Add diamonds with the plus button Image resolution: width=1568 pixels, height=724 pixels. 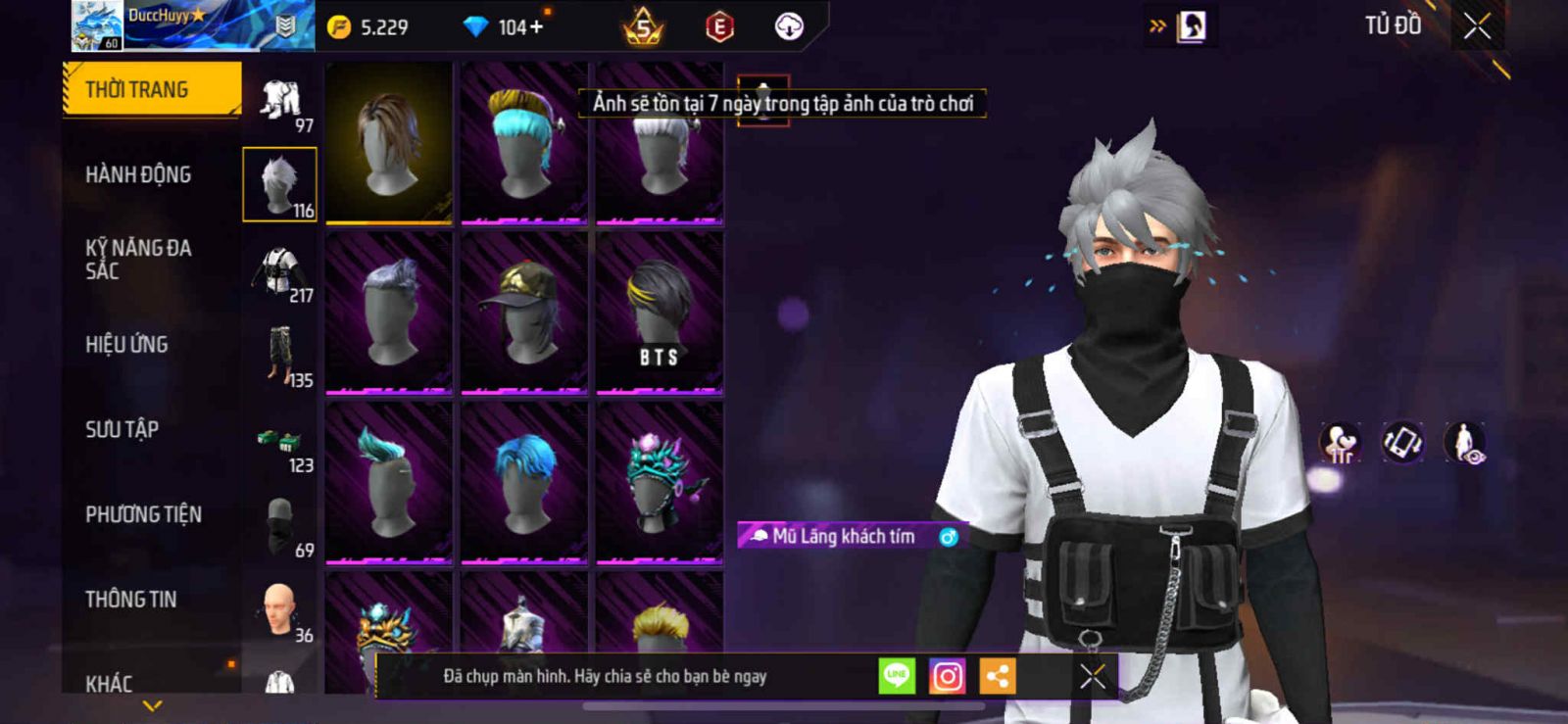click(x=536, y=27)
